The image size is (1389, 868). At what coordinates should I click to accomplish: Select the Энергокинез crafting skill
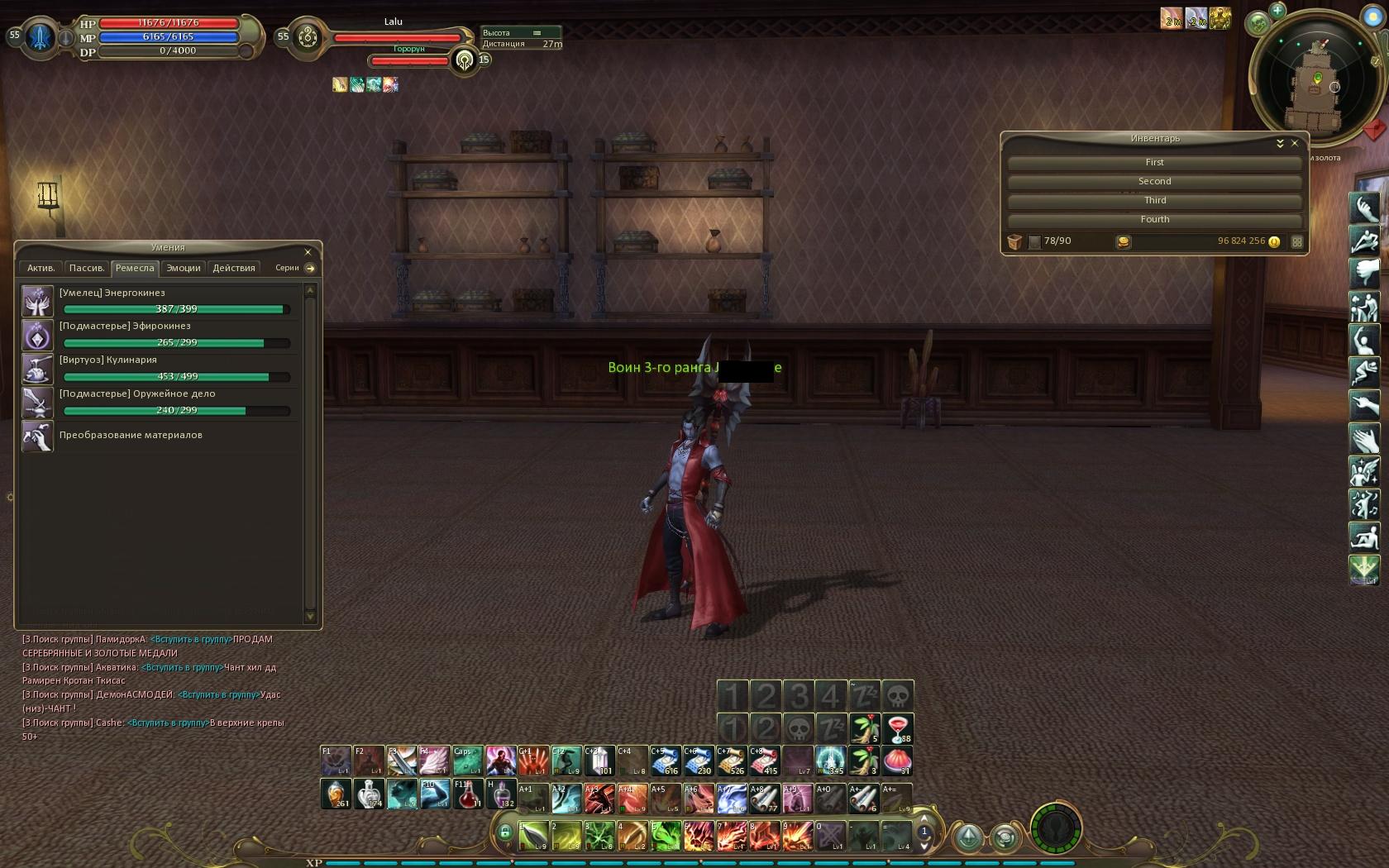coord(38,301)
